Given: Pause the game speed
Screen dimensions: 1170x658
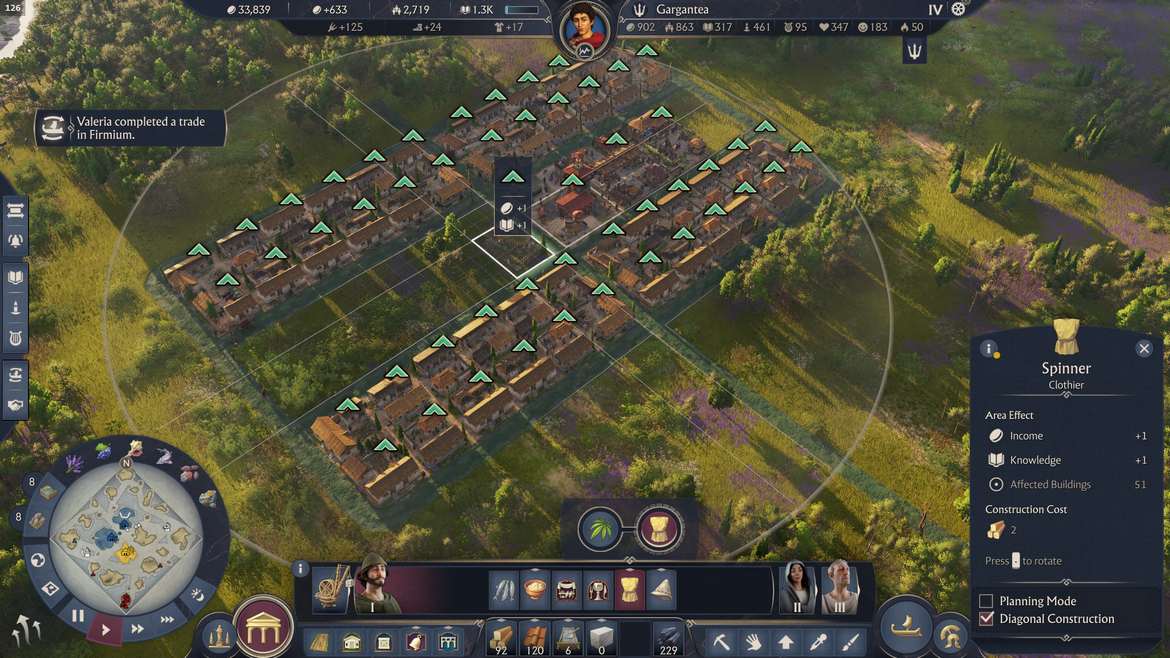Looking at the screenshot, I should pos(77,616).
